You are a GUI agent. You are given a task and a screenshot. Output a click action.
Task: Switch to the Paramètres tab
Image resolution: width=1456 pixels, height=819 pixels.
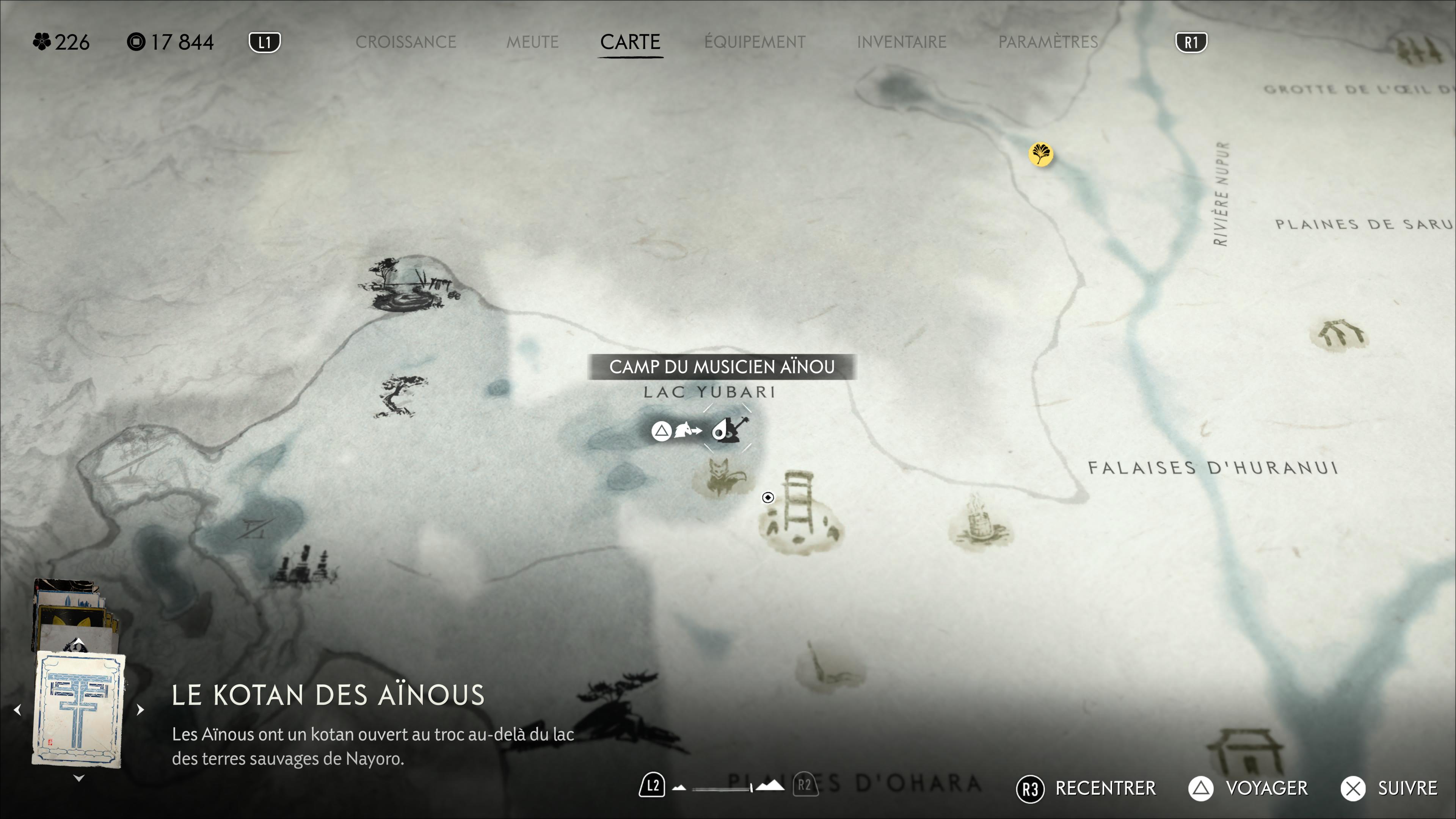[1048, 42]
